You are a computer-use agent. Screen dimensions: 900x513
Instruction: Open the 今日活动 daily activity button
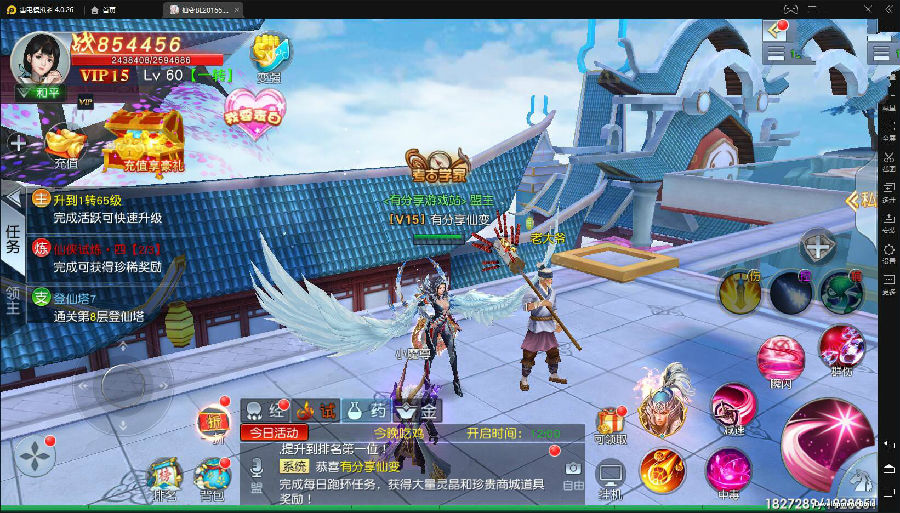[274, 433]
